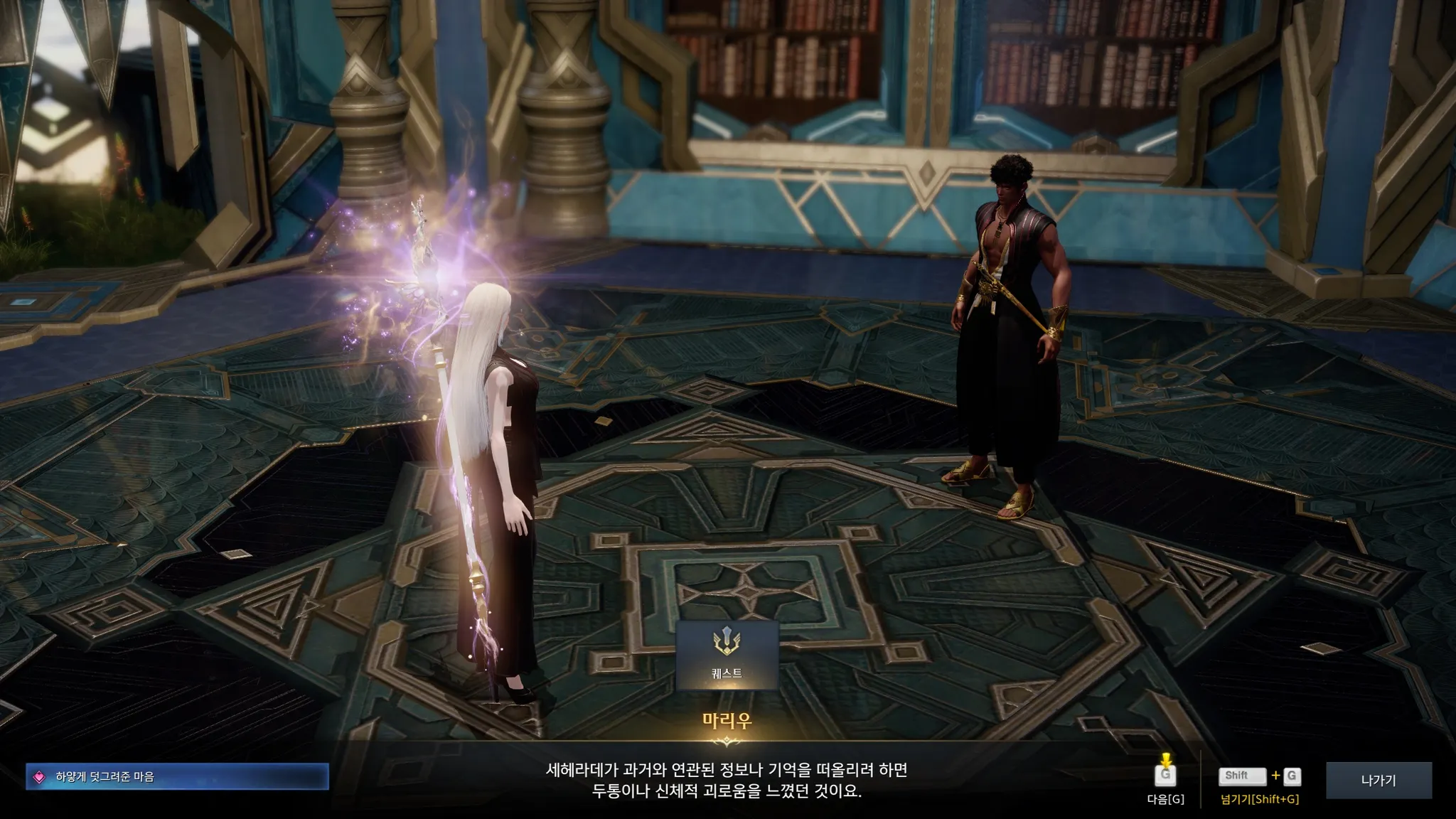1456x819 pixels.
Task: Select the 하얗게 덧그려준 마음 quest banner
Action: pyautogui.click(x=177, y=776)
